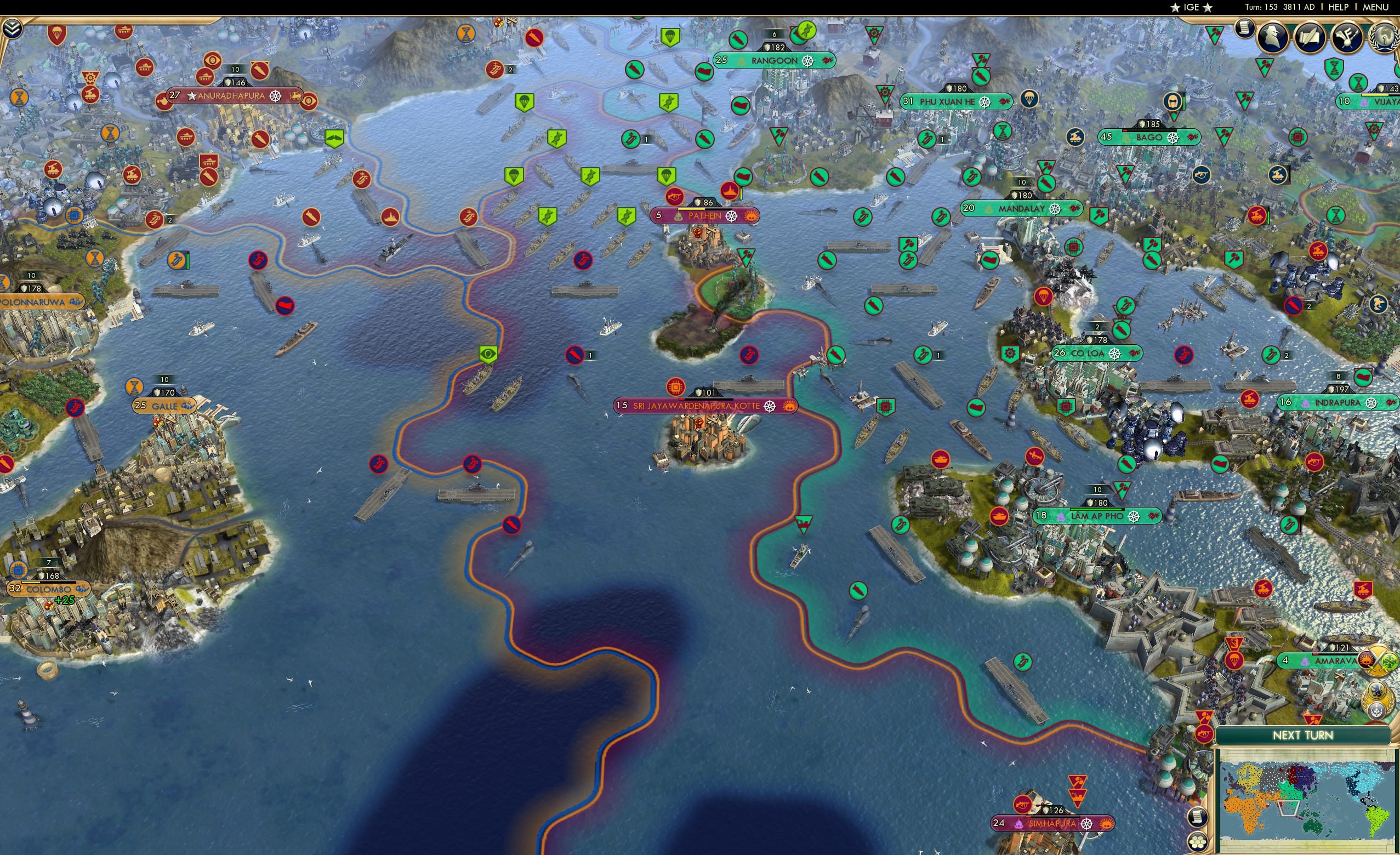This screenshot has height=855, width=1400.
Task: Open the notification log scroll icon top right
Action: (x=1245, y=29)
